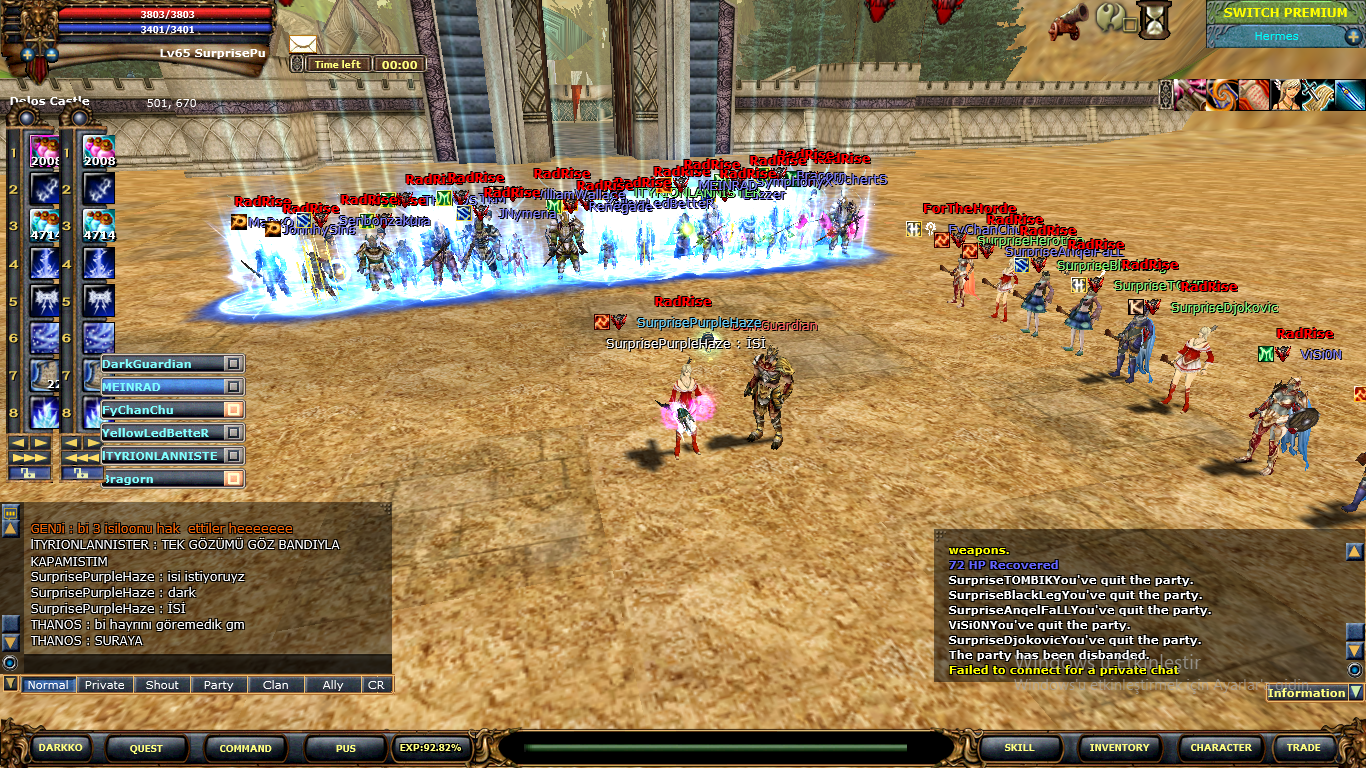This screenshot has width=1366, height=768.
Task: Click the COMMAND button
Action: (x=245, y=748)
